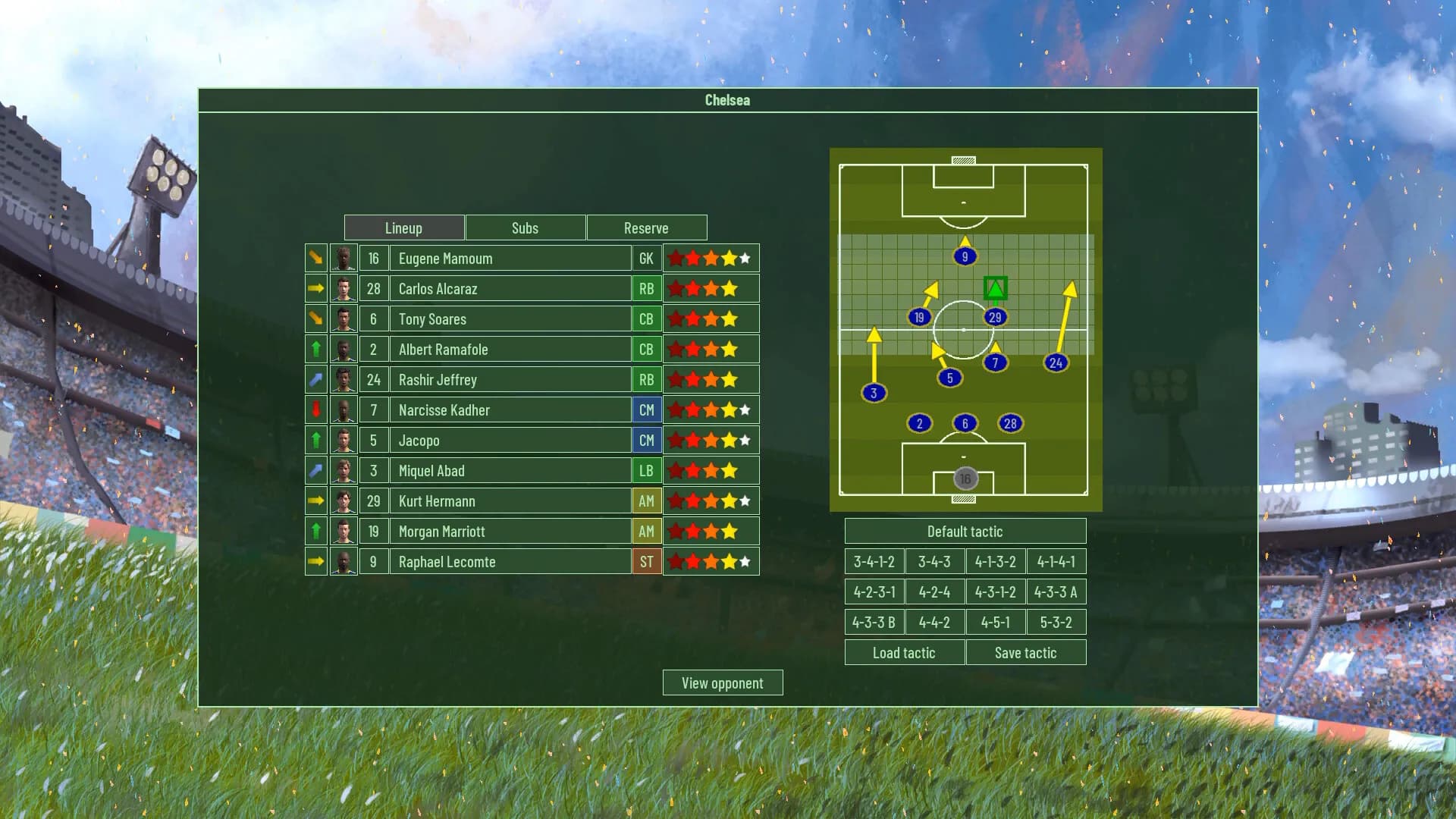The height and width of the screenshot is (819, 1456).
Task: Open the Reserve tab
Action: tap(646, 227)
